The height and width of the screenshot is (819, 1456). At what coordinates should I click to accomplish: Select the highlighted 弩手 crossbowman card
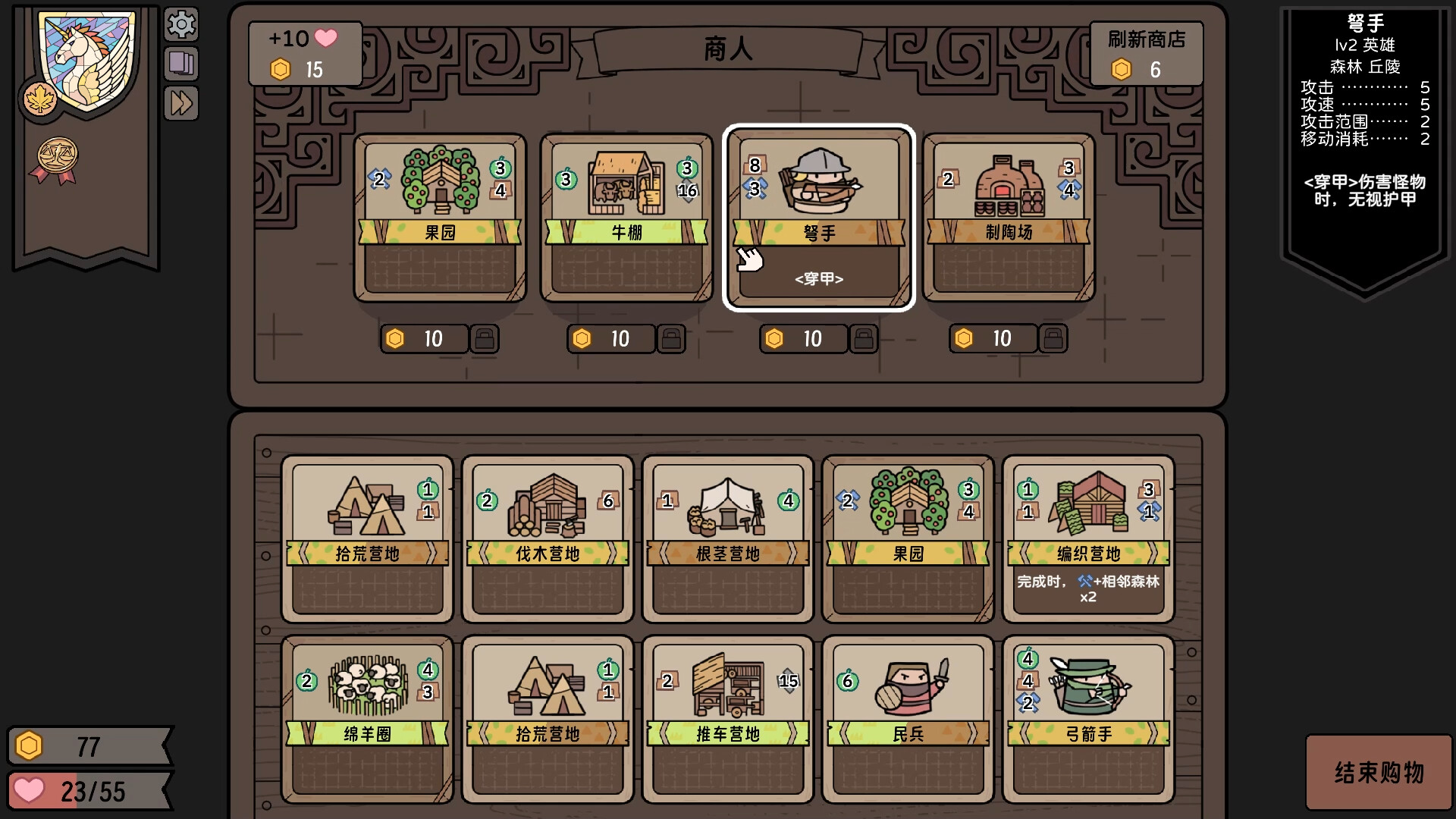818,216
